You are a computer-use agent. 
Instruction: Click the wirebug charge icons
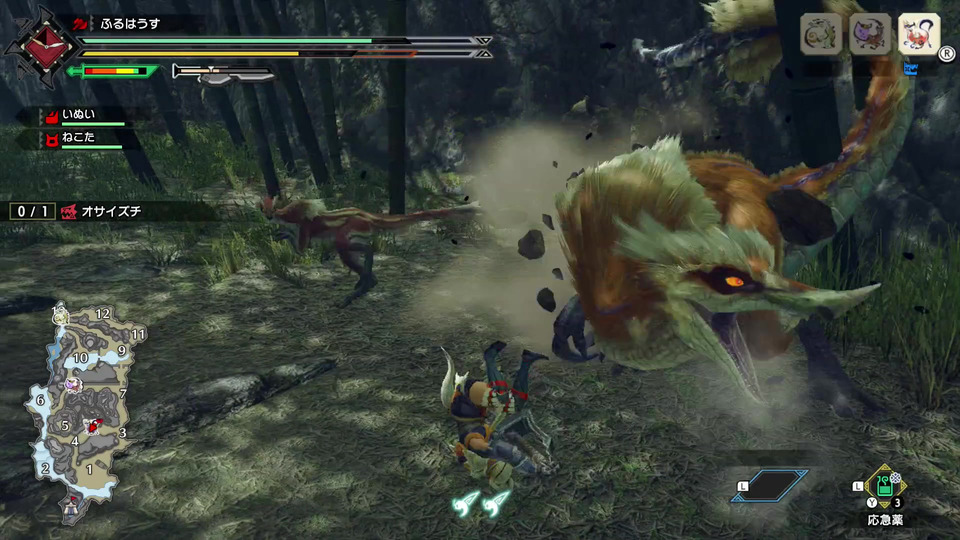[x=479, y=506]
